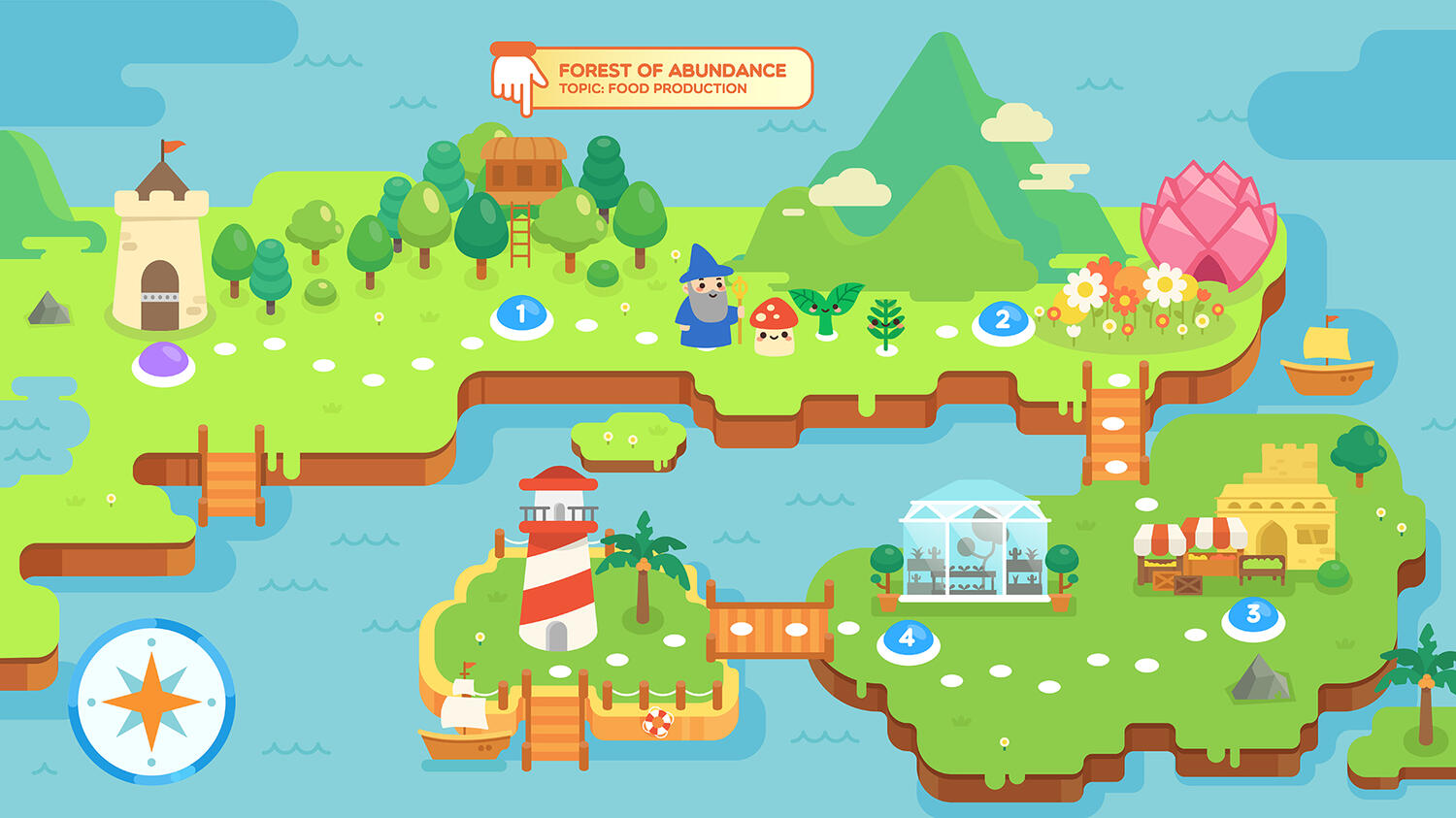Click the purple level node by the castle
Image resolution: width=1456 pixels, height=818 pixels.
point(163,361)
